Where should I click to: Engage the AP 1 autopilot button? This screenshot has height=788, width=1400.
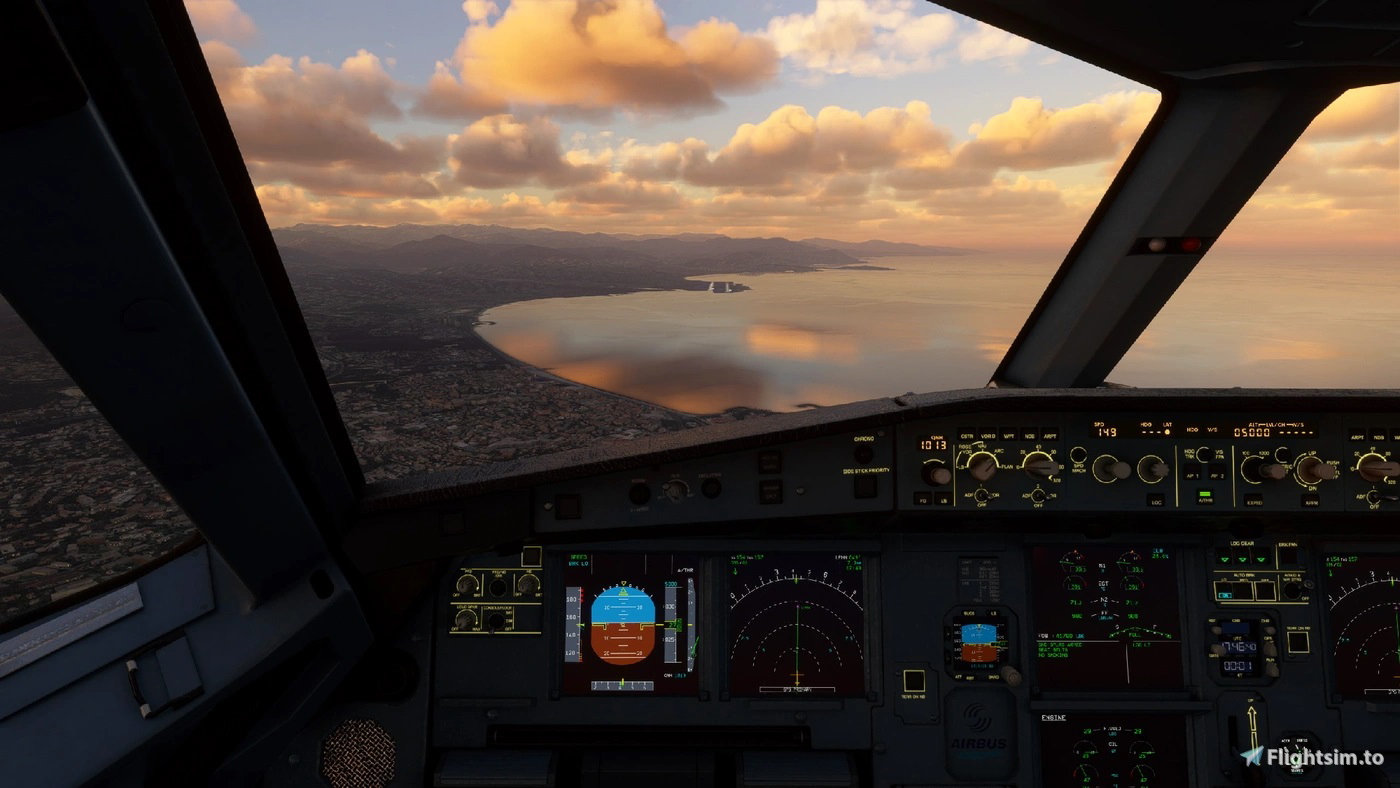tap(1192, 477)
